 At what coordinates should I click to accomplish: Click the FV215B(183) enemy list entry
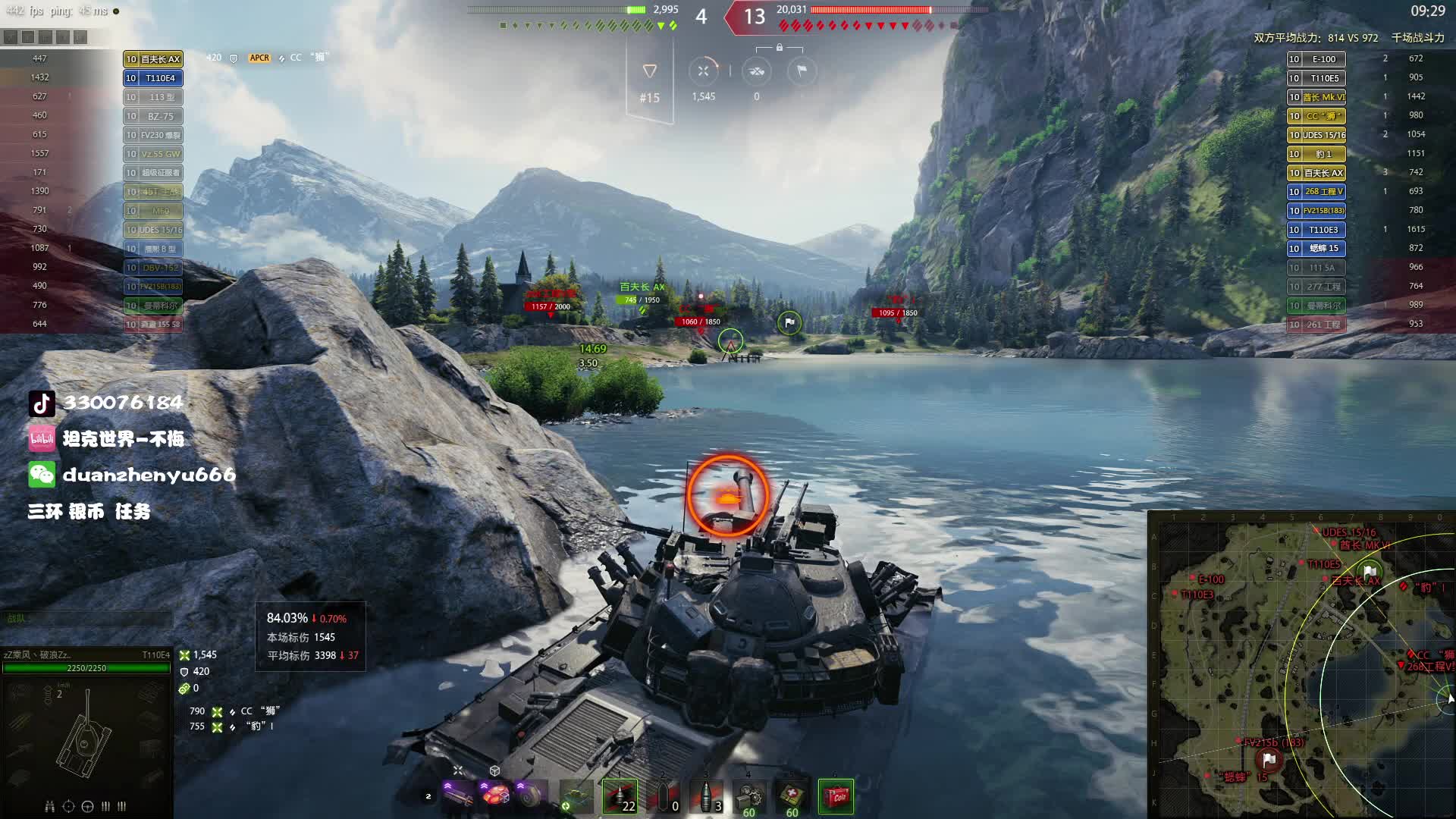[1316, 211]
